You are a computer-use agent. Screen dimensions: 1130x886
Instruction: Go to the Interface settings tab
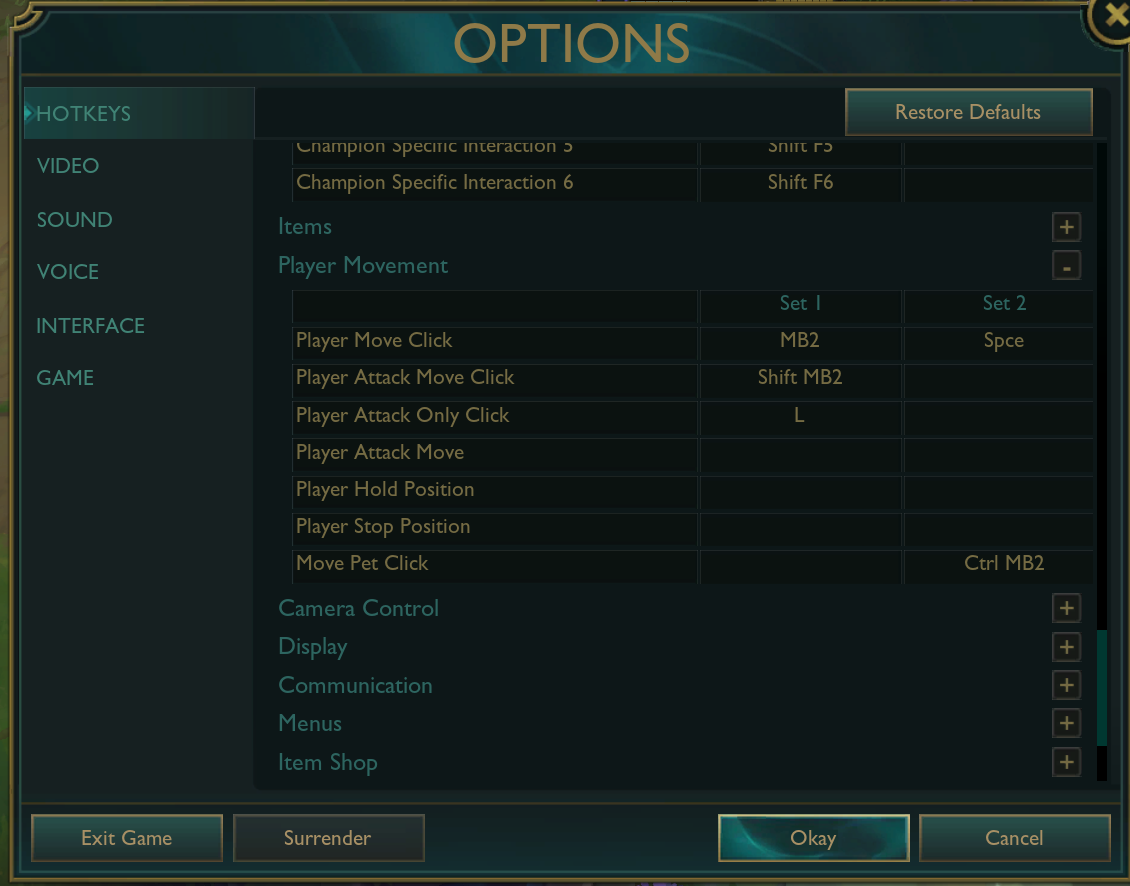90,326
